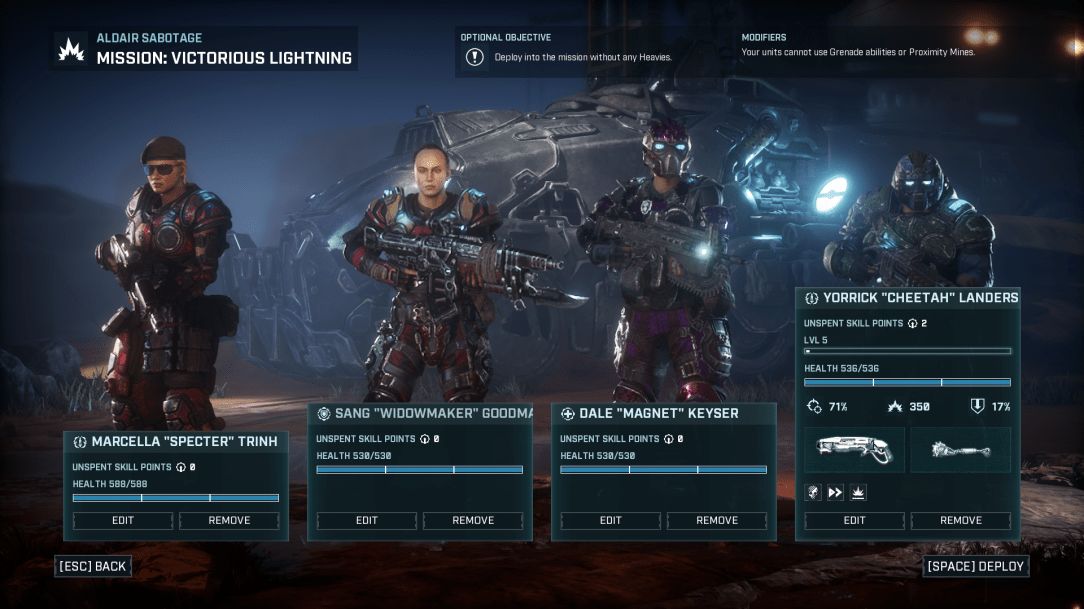This screenshot has width=1084, height=609.
Task: Click Yorrick's explosion burst skill icon
Action: click(857, 491)
